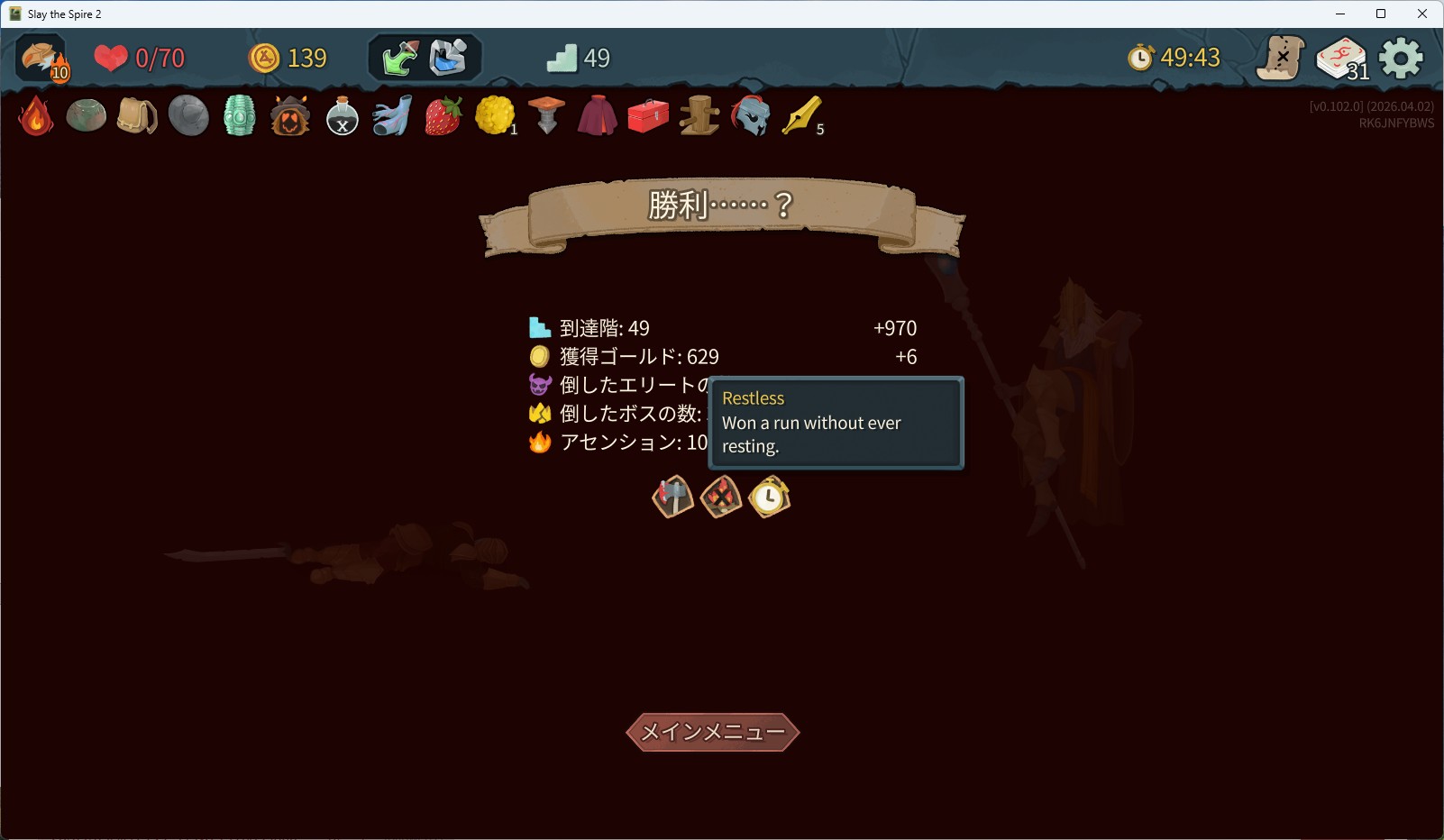Screen dimensions: 1444x840
Task: Select the blue potion slot
Action: (x=448, y=59)
